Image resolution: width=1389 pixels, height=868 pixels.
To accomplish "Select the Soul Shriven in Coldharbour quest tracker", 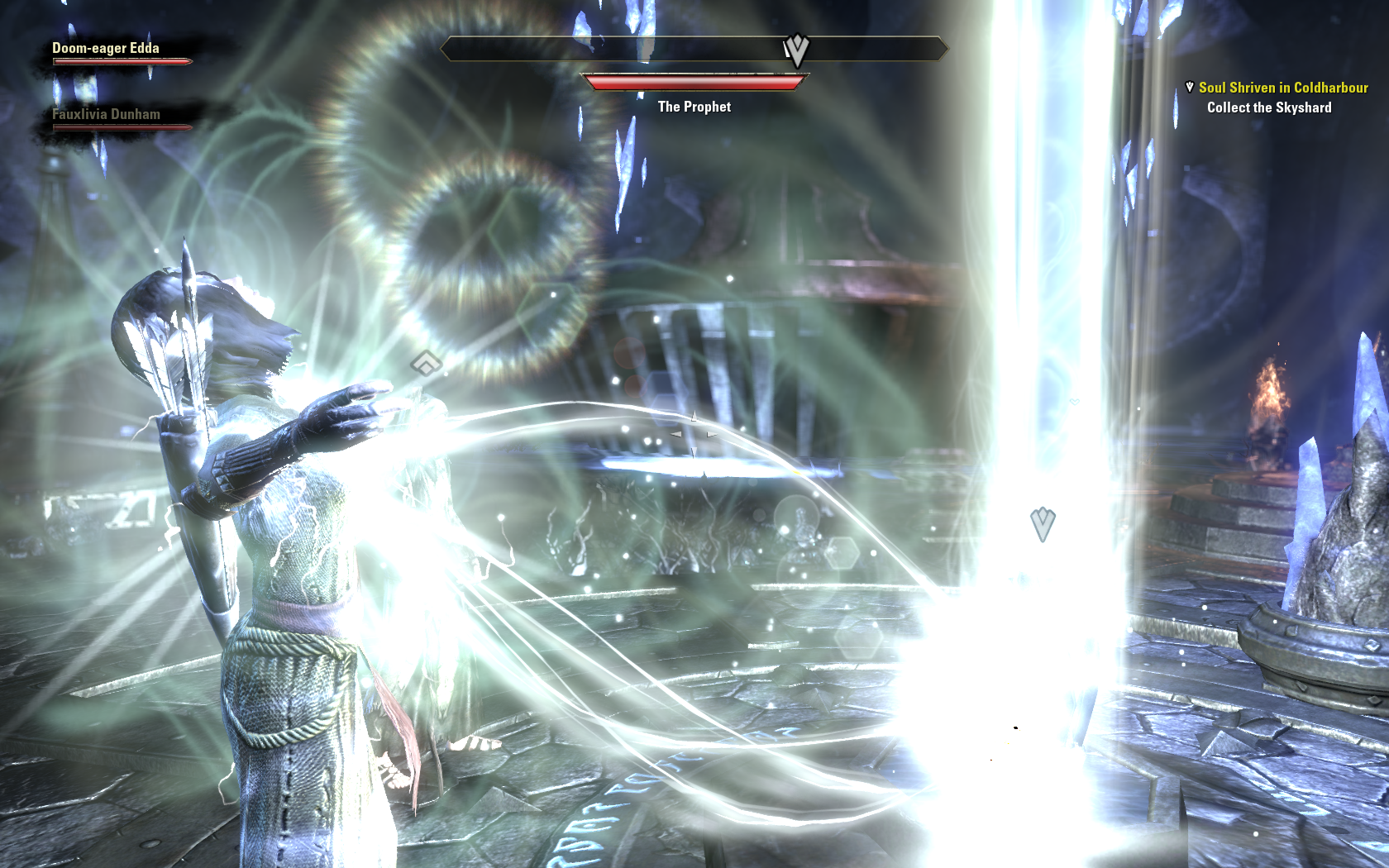I will [1282, 88].
